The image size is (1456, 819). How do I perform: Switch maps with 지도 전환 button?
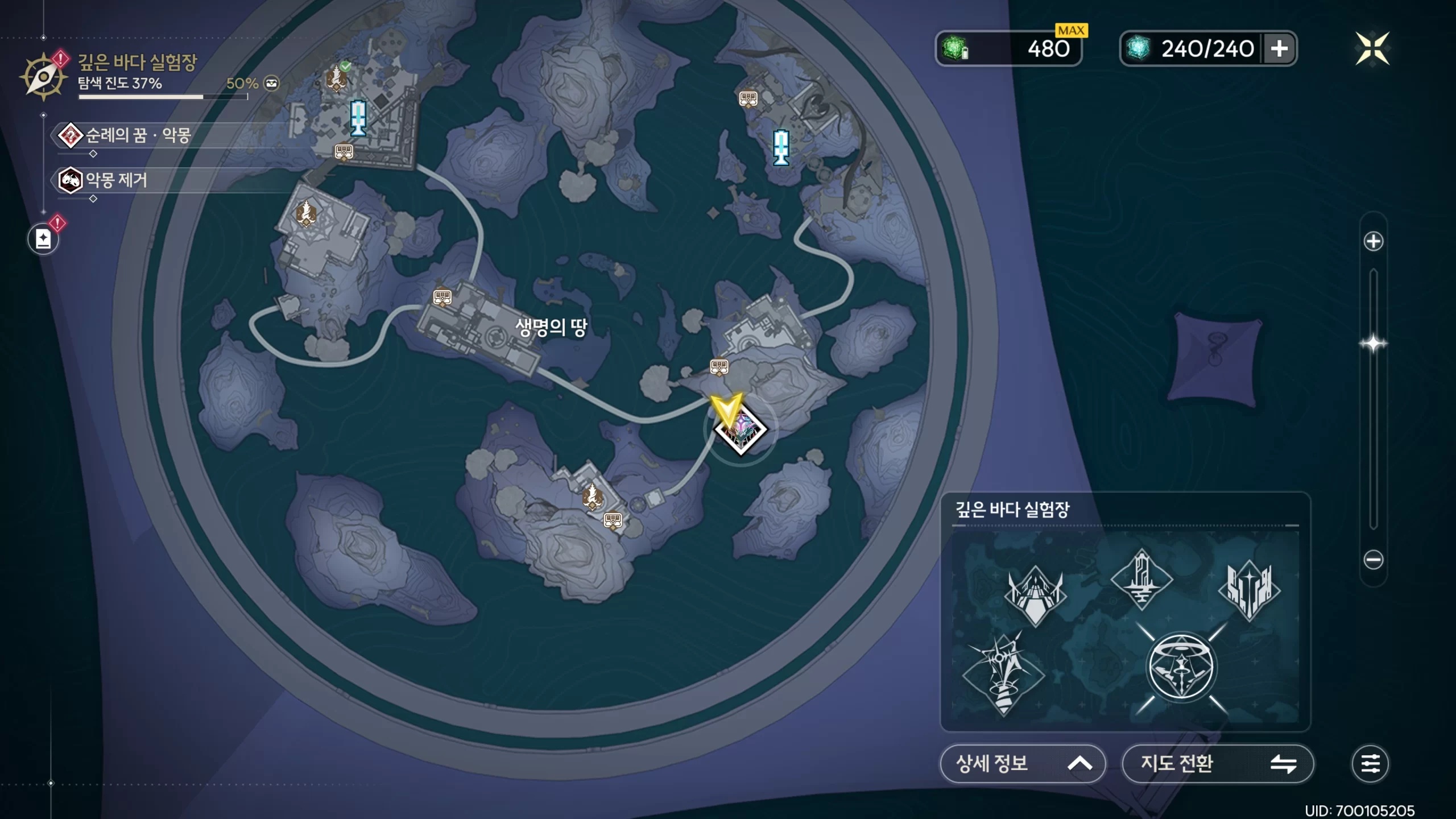[1217, 763]
